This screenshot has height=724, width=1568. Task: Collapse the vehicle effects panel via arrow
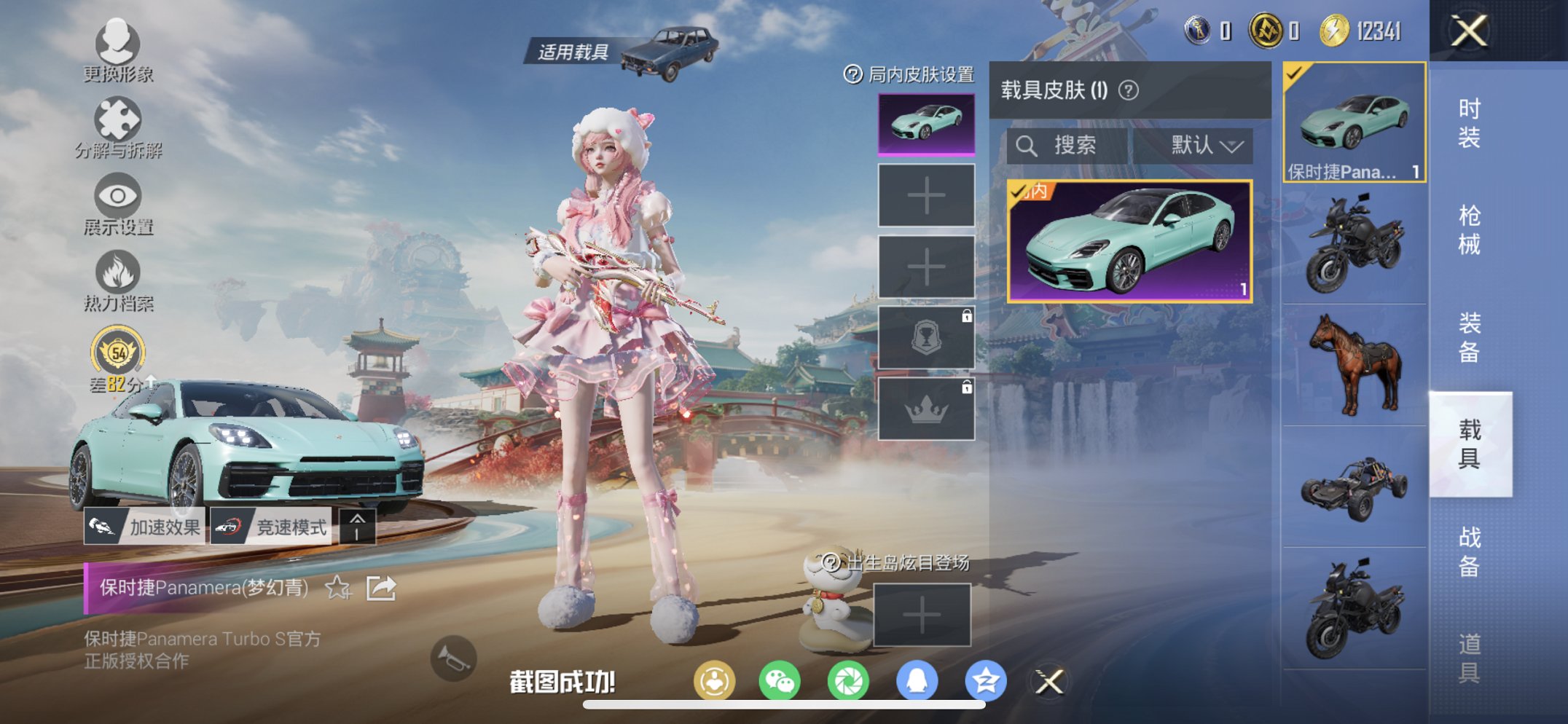pyautogui.click(x=358, y=525)
